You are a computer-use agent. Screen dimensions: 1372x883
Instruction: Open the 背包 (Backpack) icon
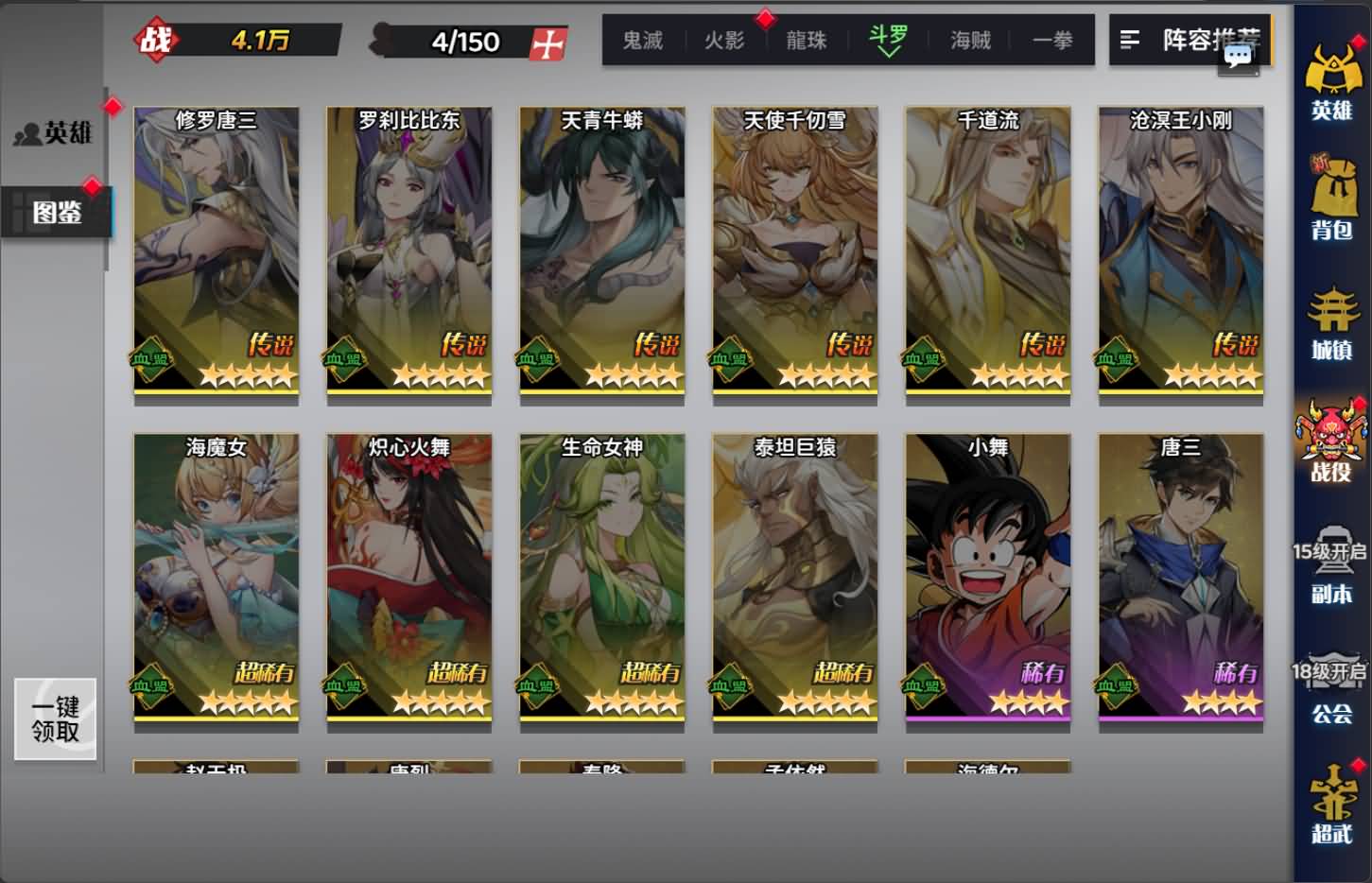1334,200
